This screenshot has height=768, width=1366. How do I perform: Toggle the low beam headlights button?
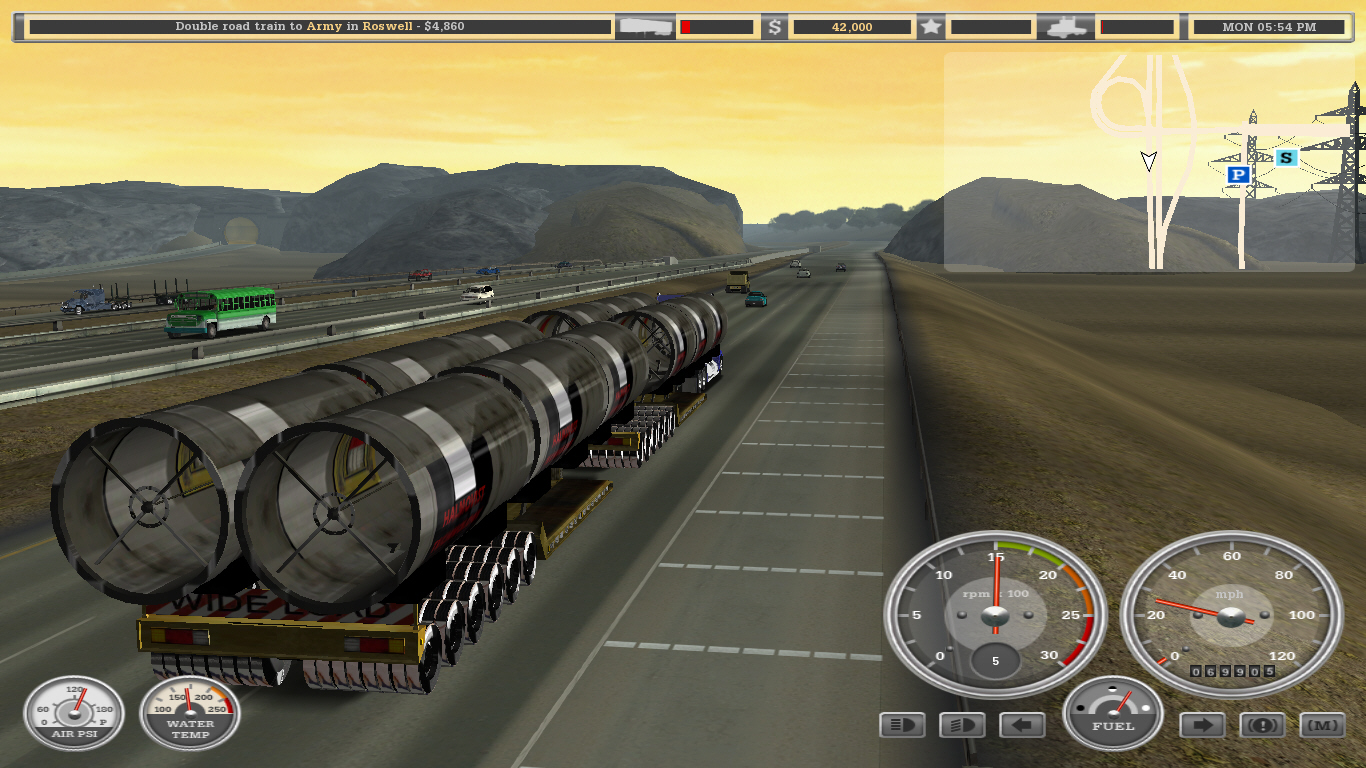962,725
